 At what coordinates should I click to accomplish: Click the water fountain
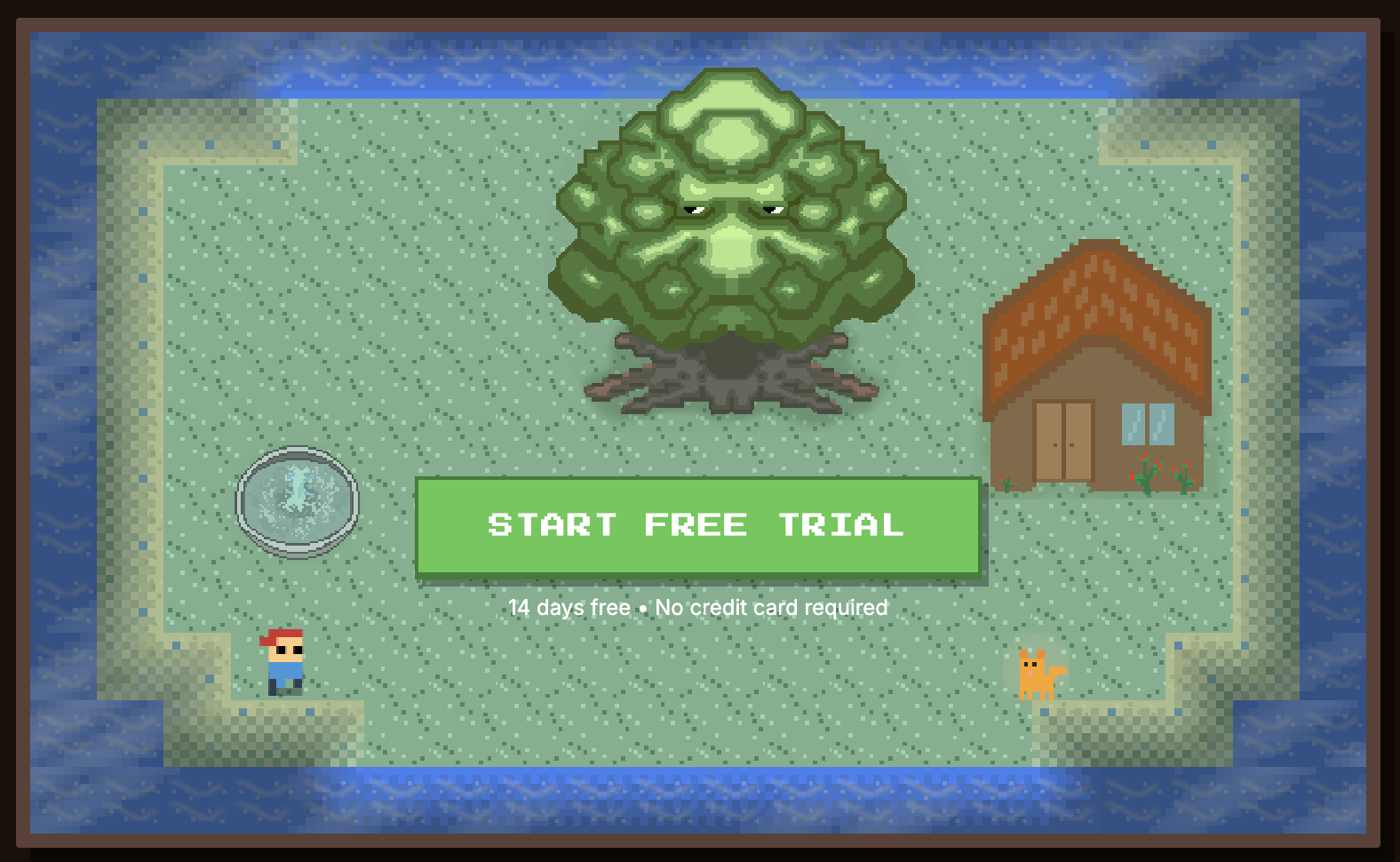pyautogui.click(x=297, y=500)
